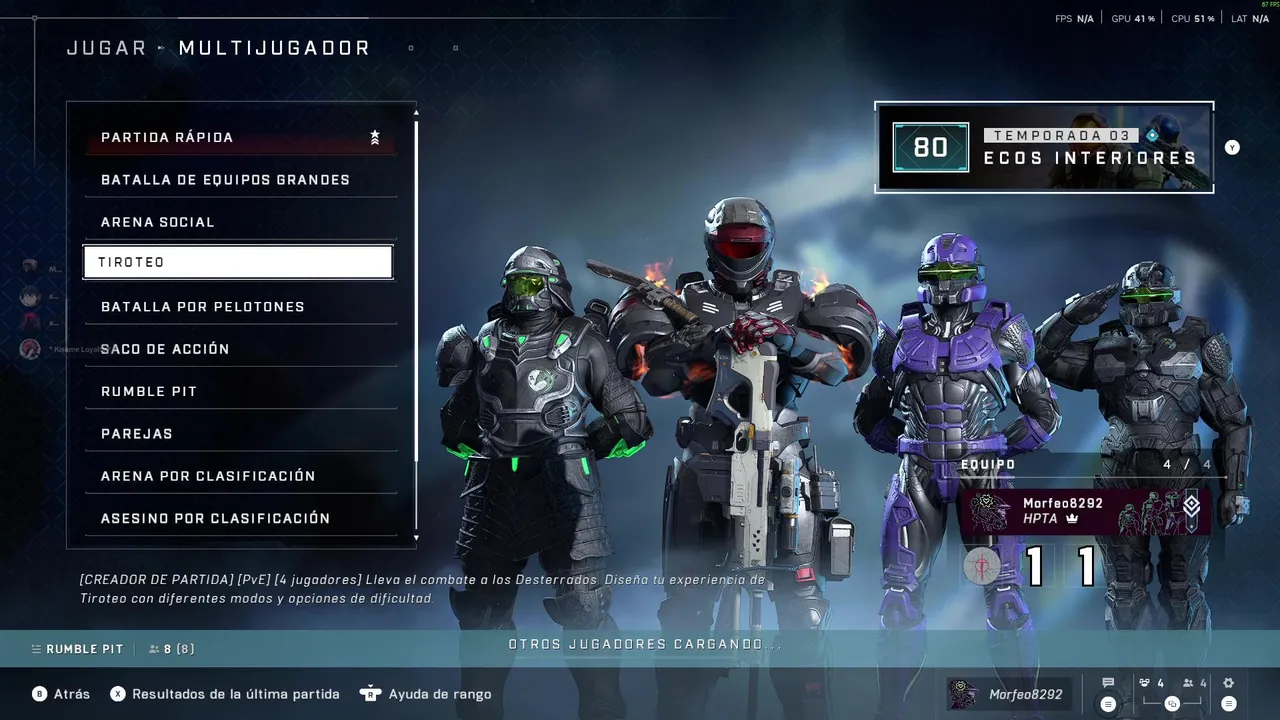Open the settings gear icon
This screenshot has height=720, width=1280.
pyautogui.click(x=1229, y=684)
